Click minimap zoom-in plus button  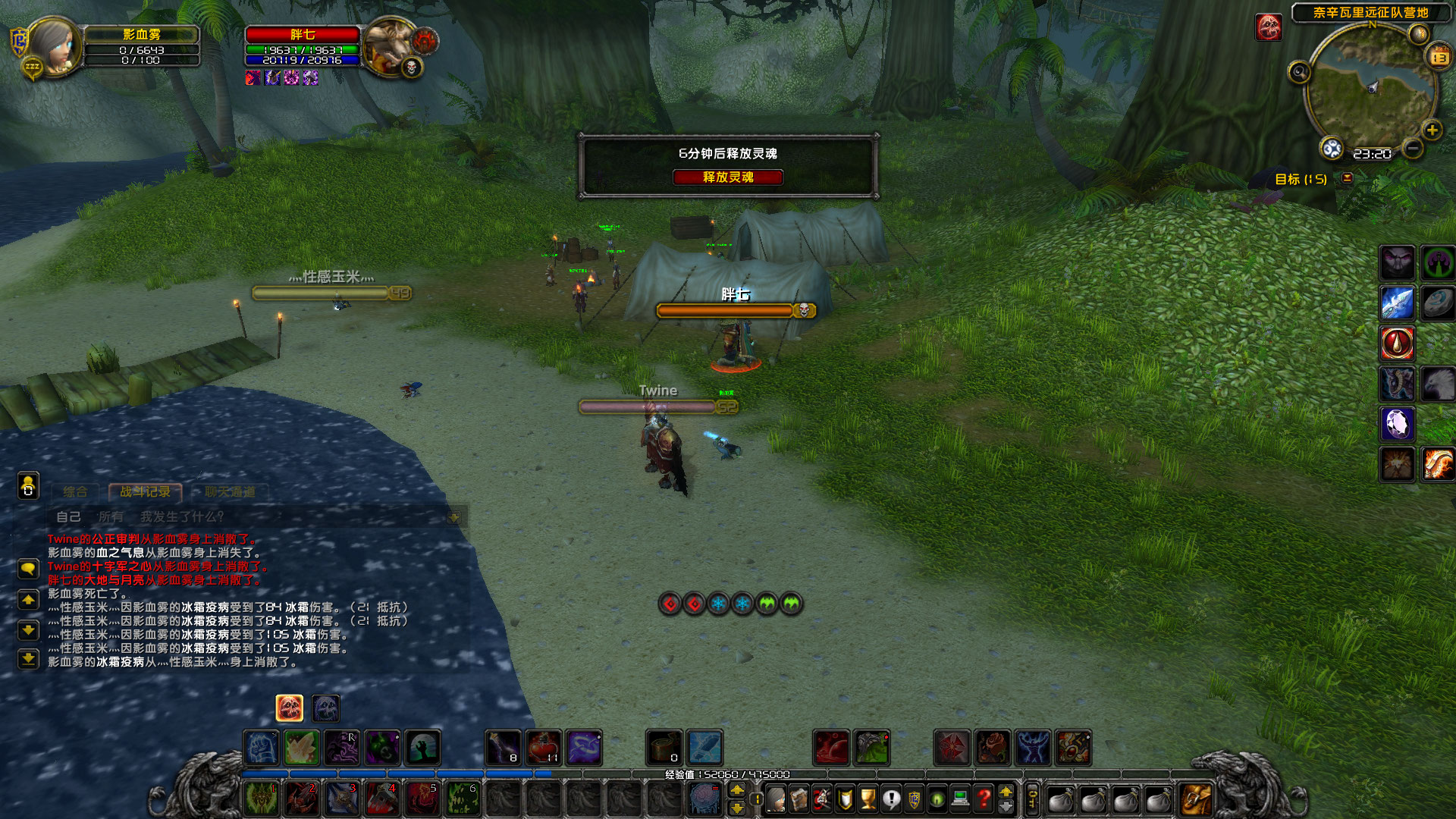tap(1432, 130)
